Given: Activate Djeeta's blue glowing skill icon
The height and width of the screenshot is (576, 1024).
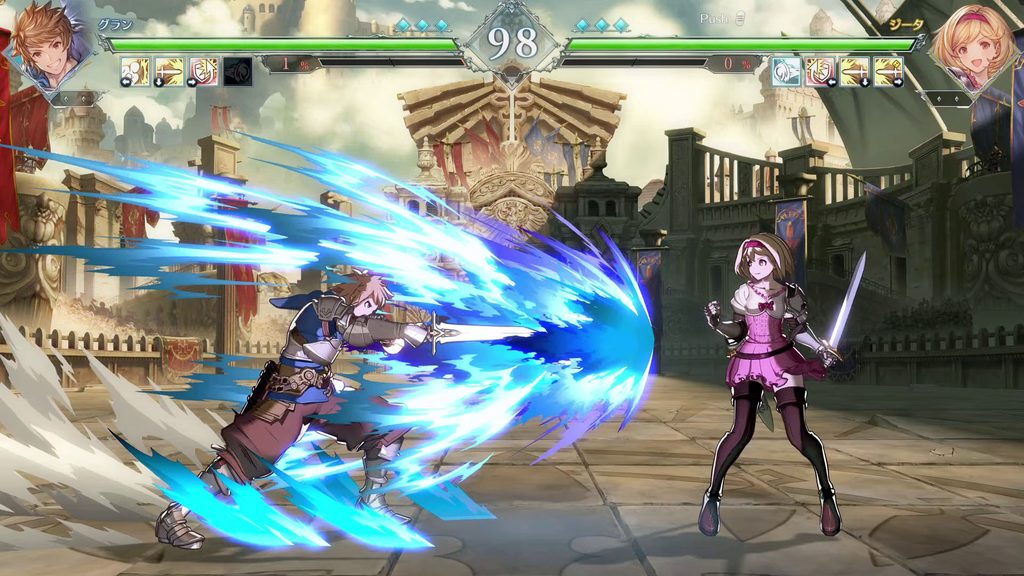Looking at the screenshot, I should click(x=786, y=71).
